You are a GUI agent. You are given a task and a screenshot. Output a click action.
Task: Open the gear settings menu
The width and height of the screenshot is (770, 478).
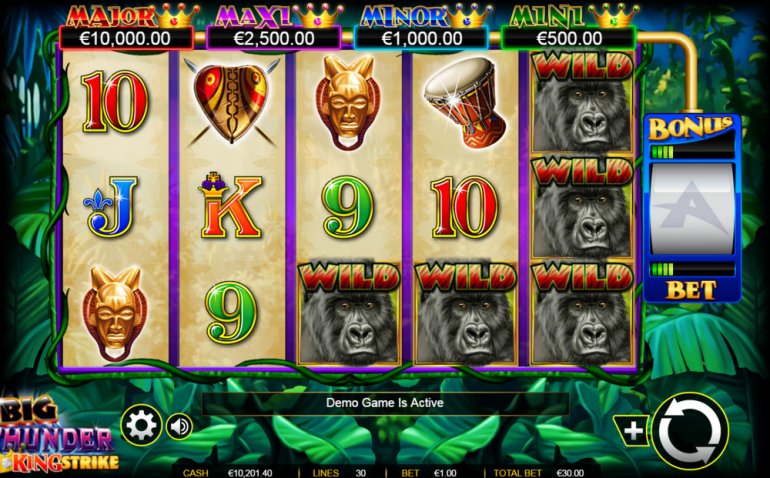[141, 426]
